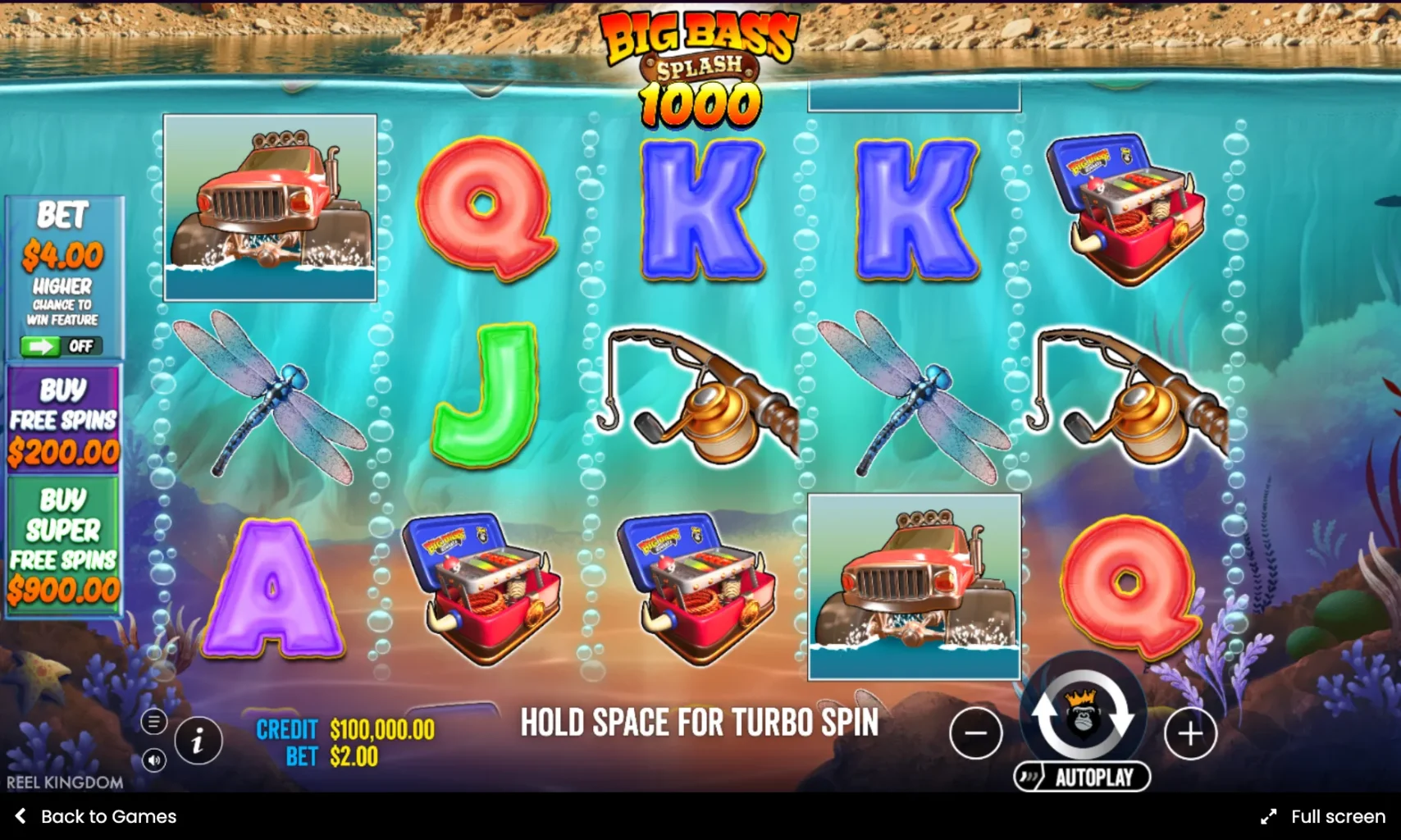Open the game info paytable

(x=198, y=742)
